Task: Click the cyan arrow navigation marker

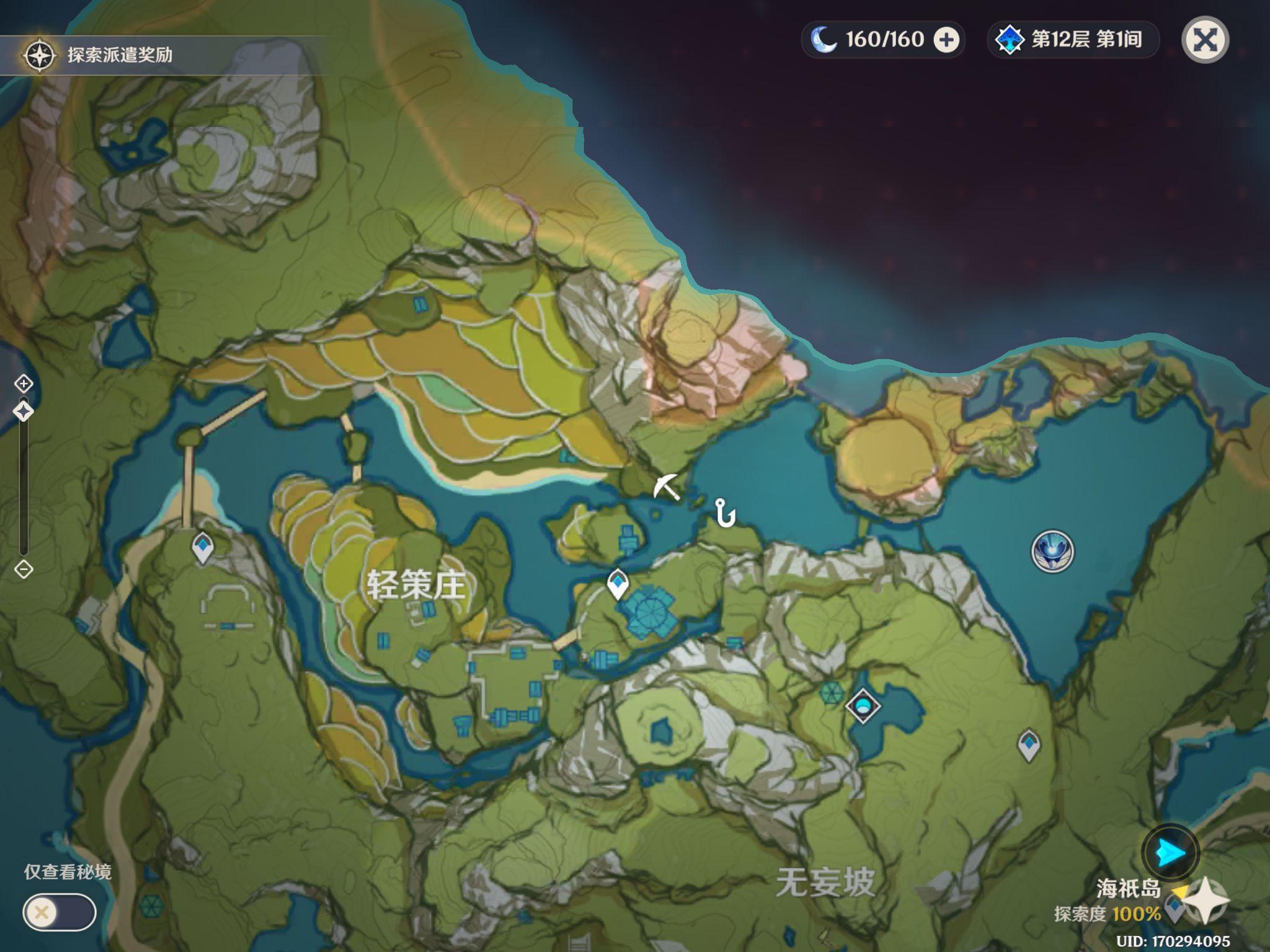Action: (x=1170, y=853)
